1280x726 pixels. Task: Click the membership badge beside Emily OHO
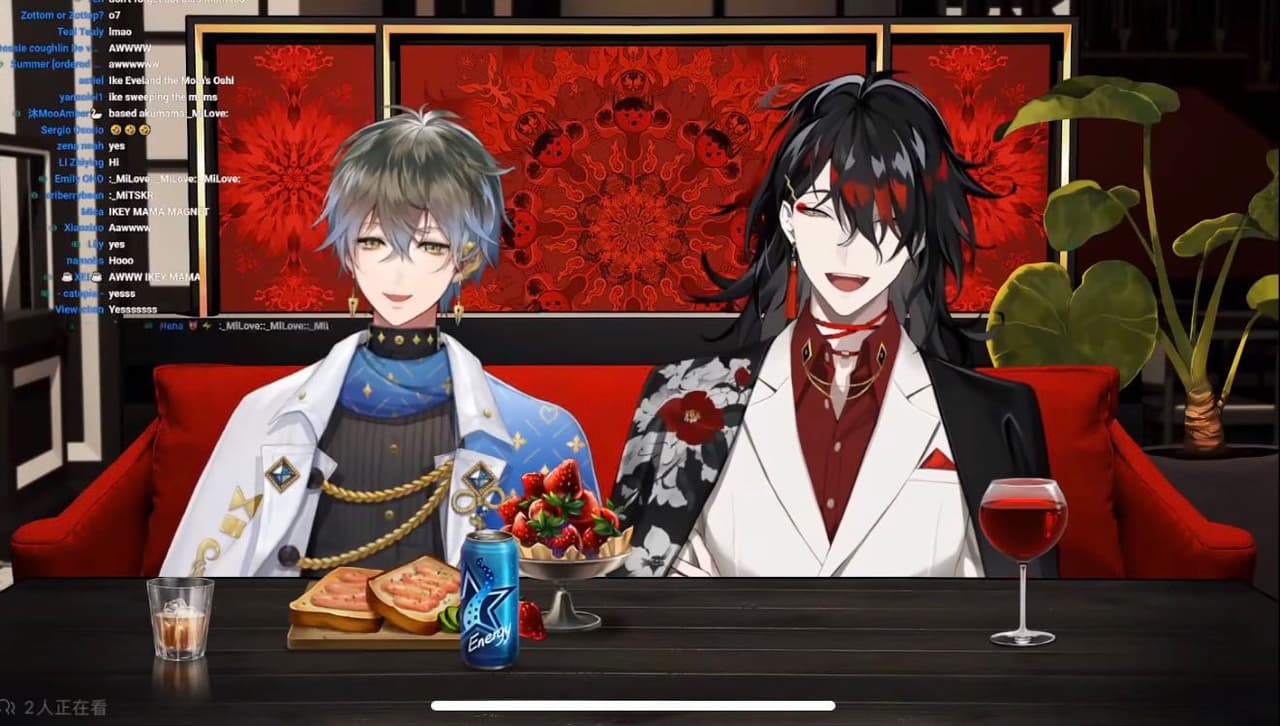click(x=42, y=179)
